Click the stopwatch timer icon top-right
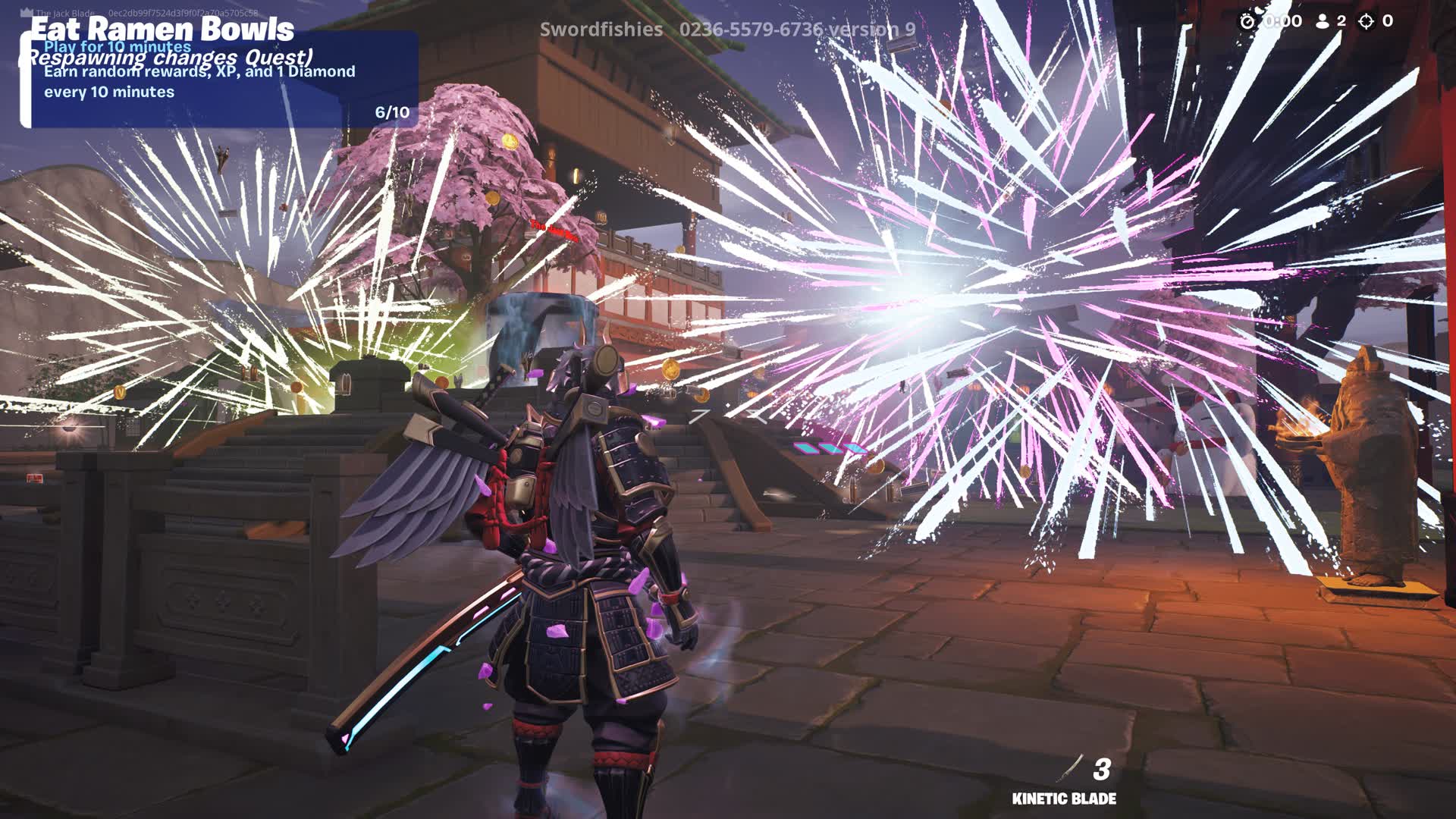The image size is (1456, 819). point(1247,21)
